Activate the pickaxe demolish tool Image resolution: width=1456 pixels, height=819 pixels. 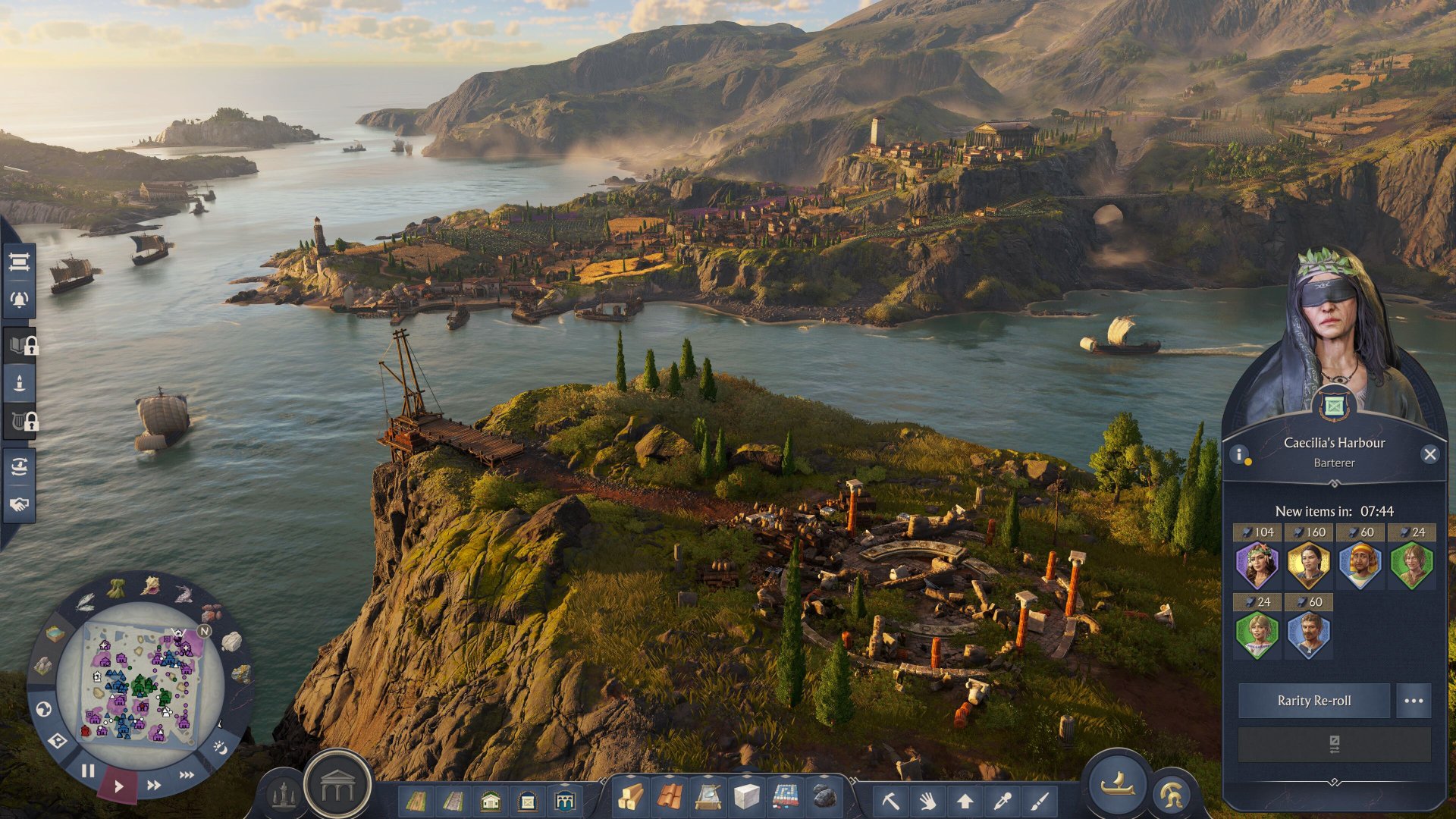[890, 800]
